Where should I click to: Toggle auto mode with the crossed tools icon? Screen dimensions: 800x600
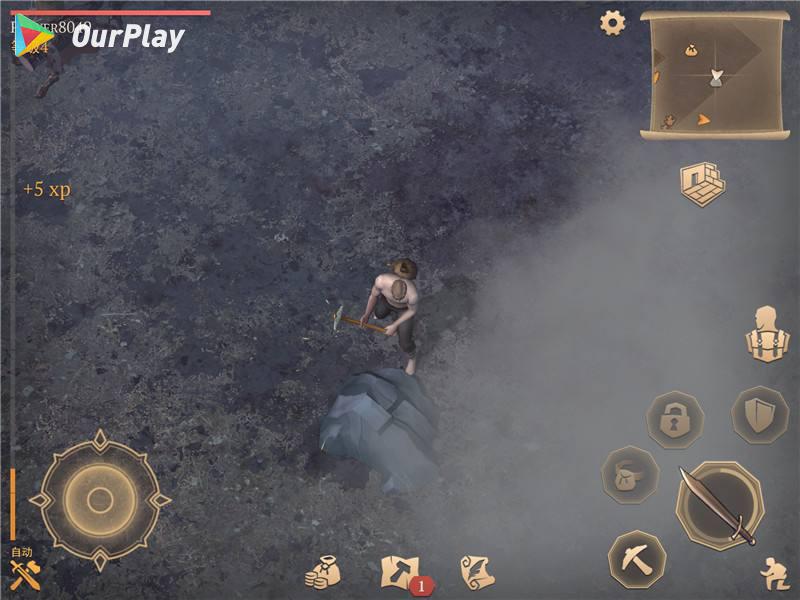[x=24, y=573]
